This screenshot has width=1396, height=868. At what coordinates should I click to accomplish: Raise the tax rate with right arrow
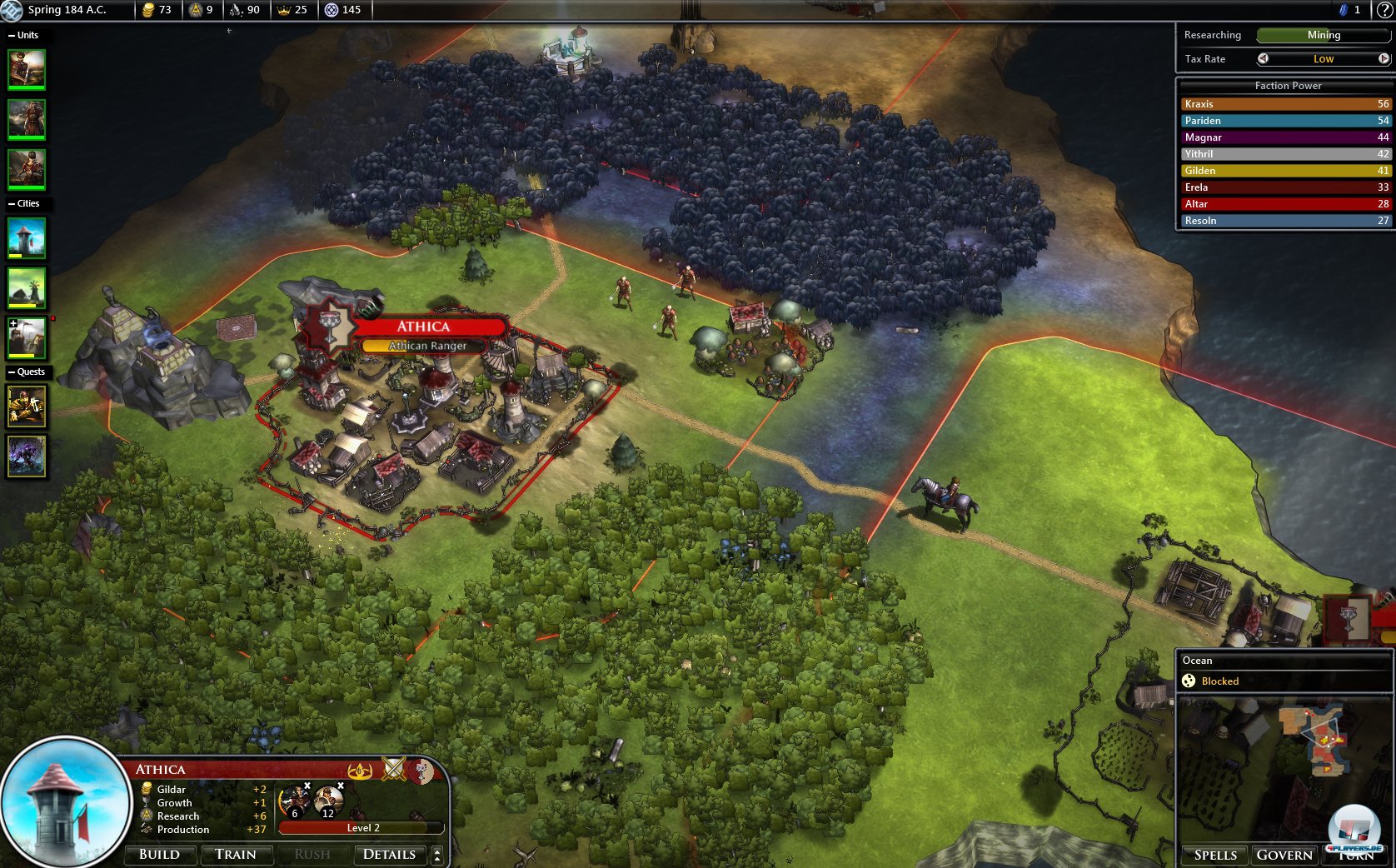[x=1384, y=58]
